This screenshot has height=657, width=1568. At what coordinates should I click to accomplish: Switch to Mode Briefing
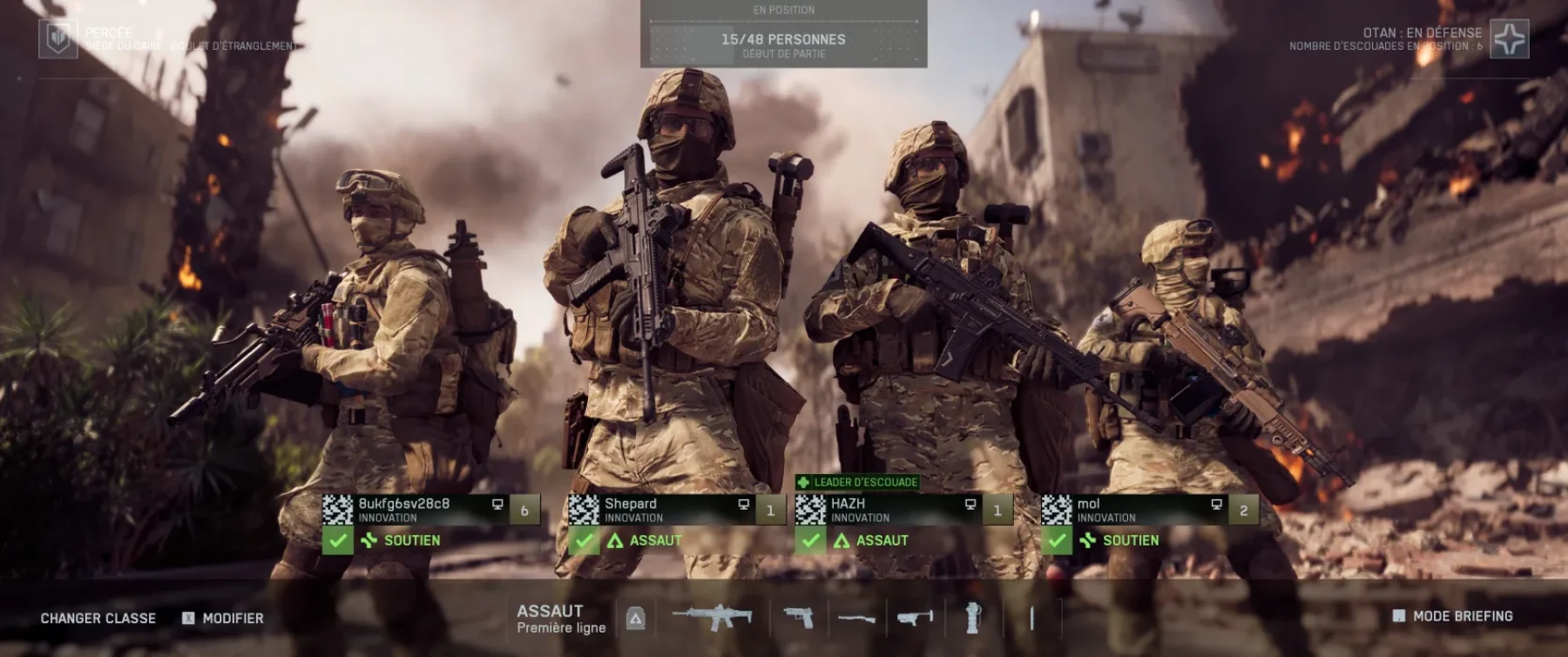[x=1453, y=616]
